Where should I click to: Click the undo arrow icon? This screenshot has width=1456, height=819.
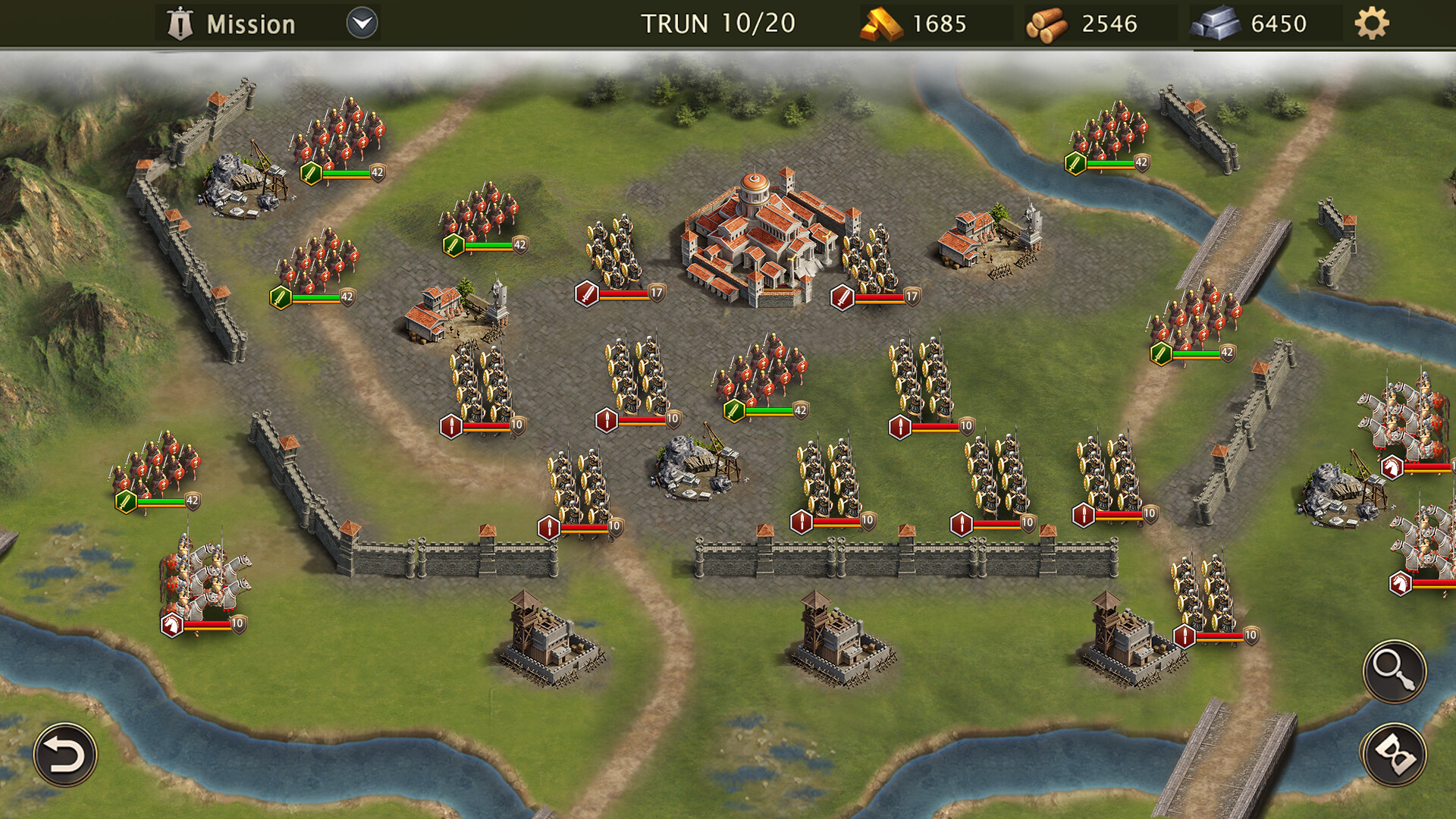pyautogui.click(x=65, y=755)
